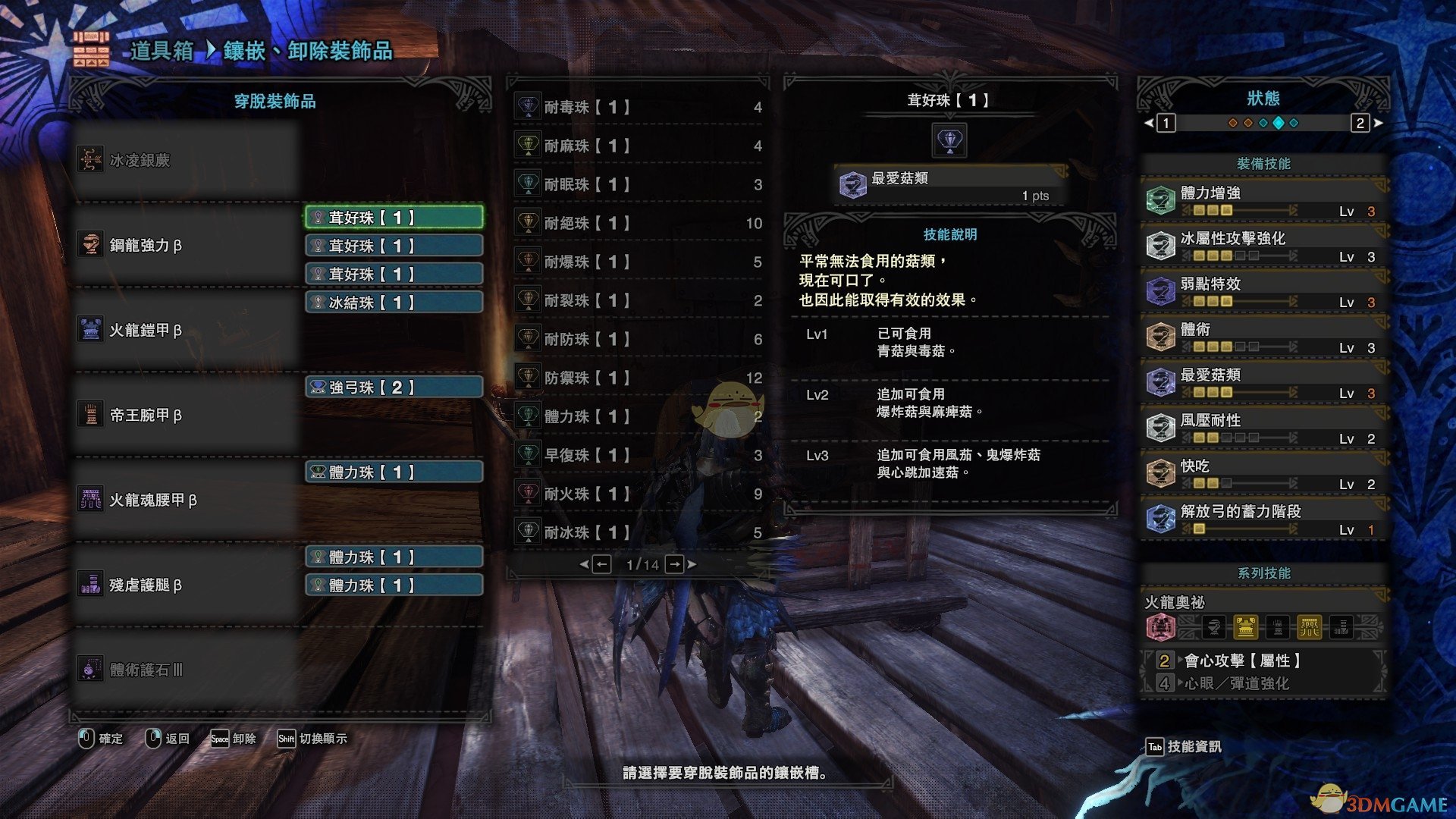The height and width of the screenshot is (819, 1456).
Task: Open 技能資訊 skill information
Action: coord(1185,747)
